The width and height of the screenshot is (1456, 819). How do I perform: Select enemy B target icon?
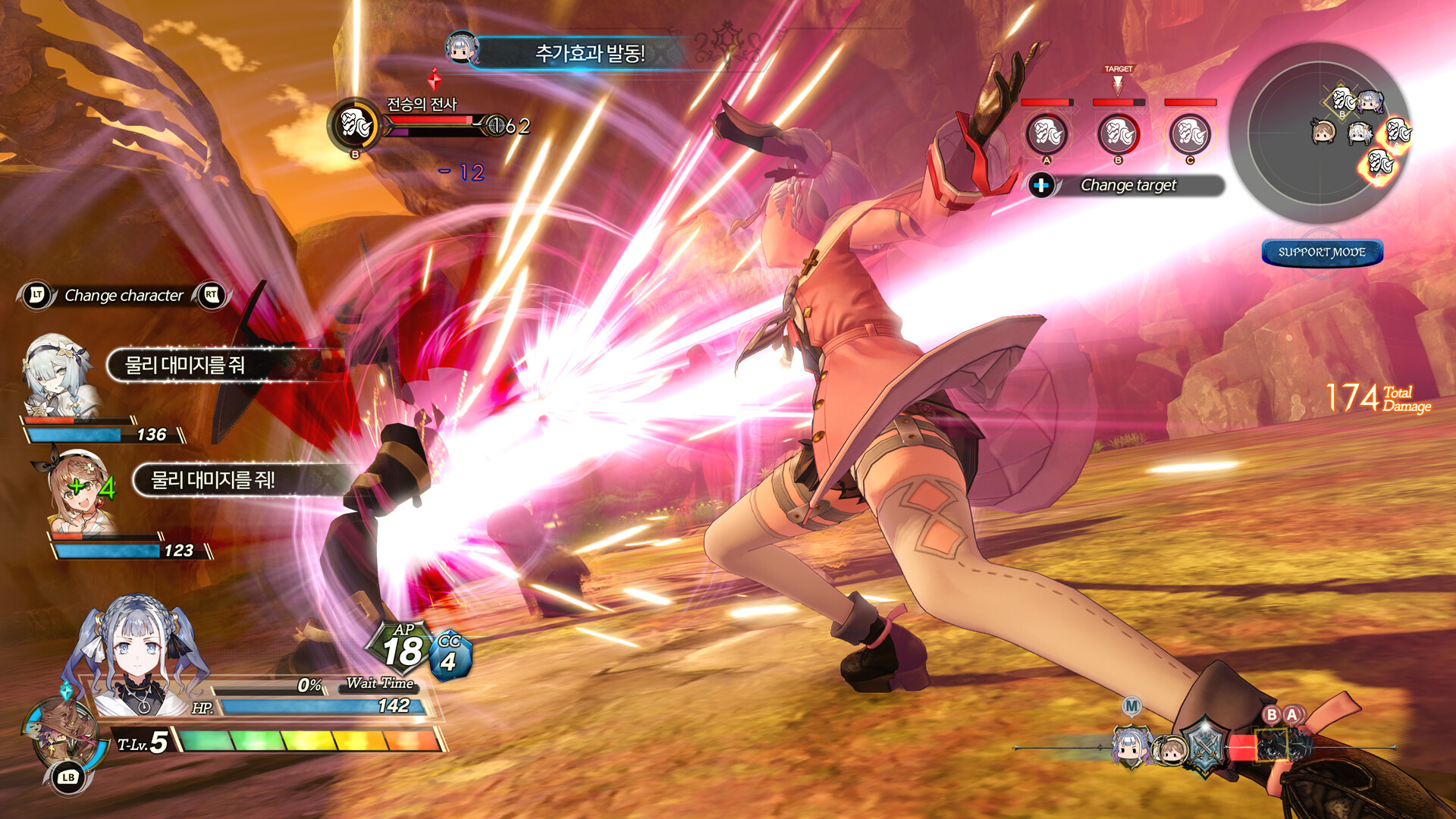tap(1118, 134)
